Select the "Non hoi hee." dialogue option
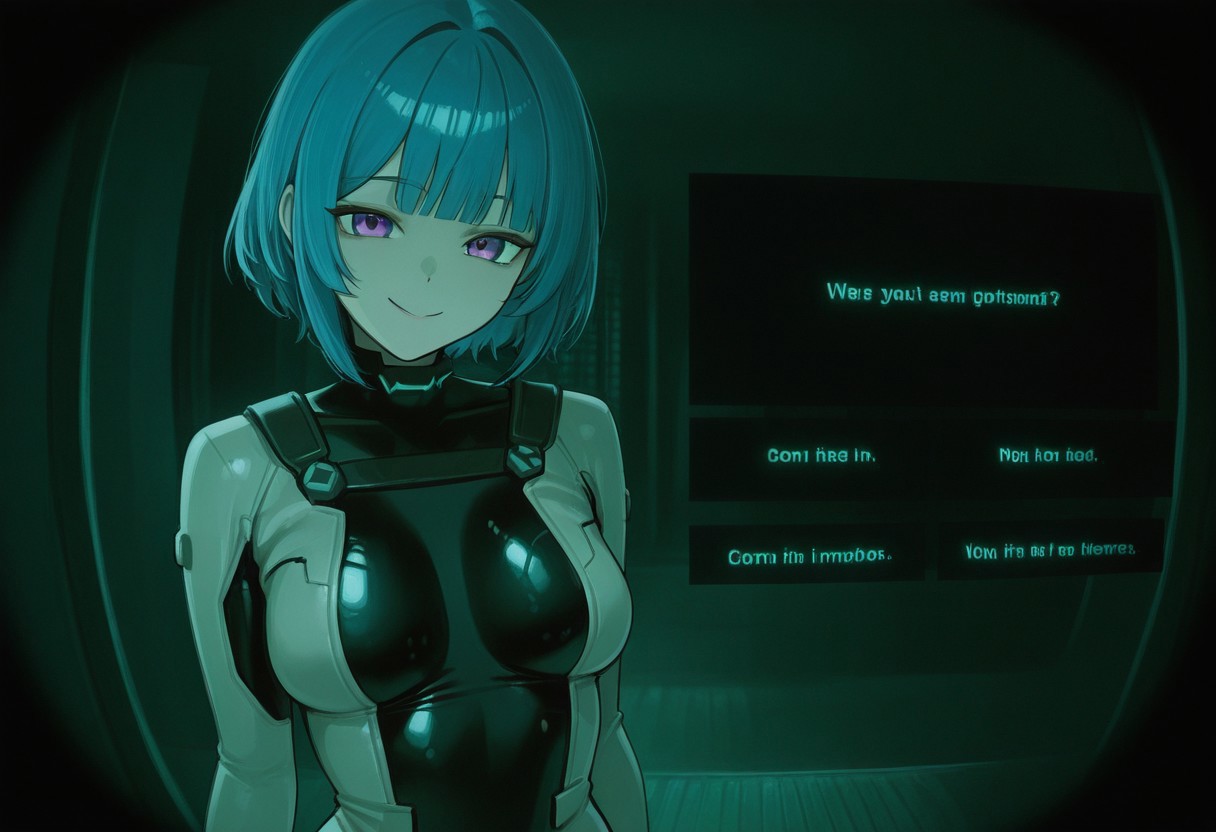The height and width of the screenshot is (832, 1216). (1047, 456)
